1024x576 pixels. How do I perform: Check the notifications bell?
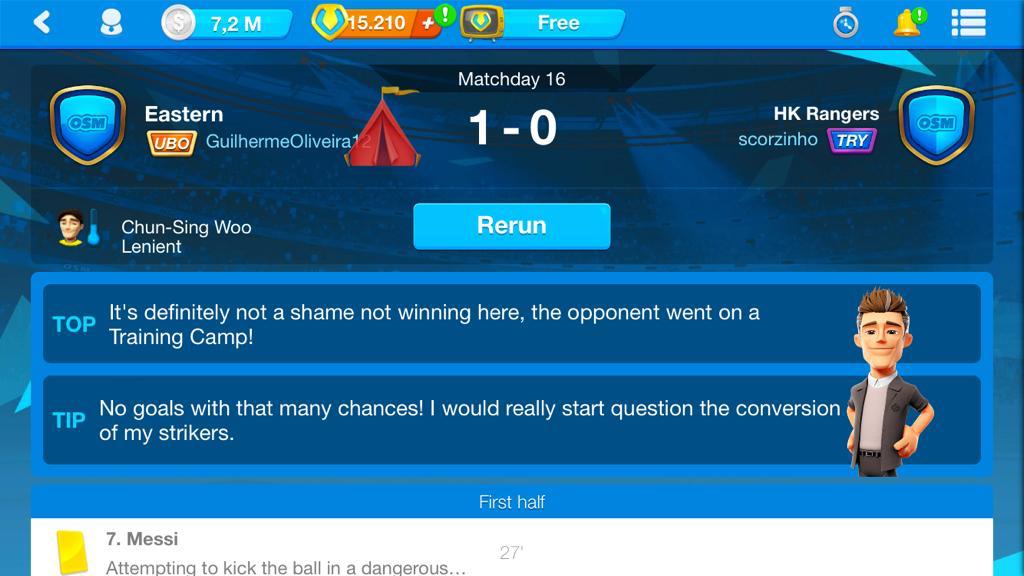(906, 22)
